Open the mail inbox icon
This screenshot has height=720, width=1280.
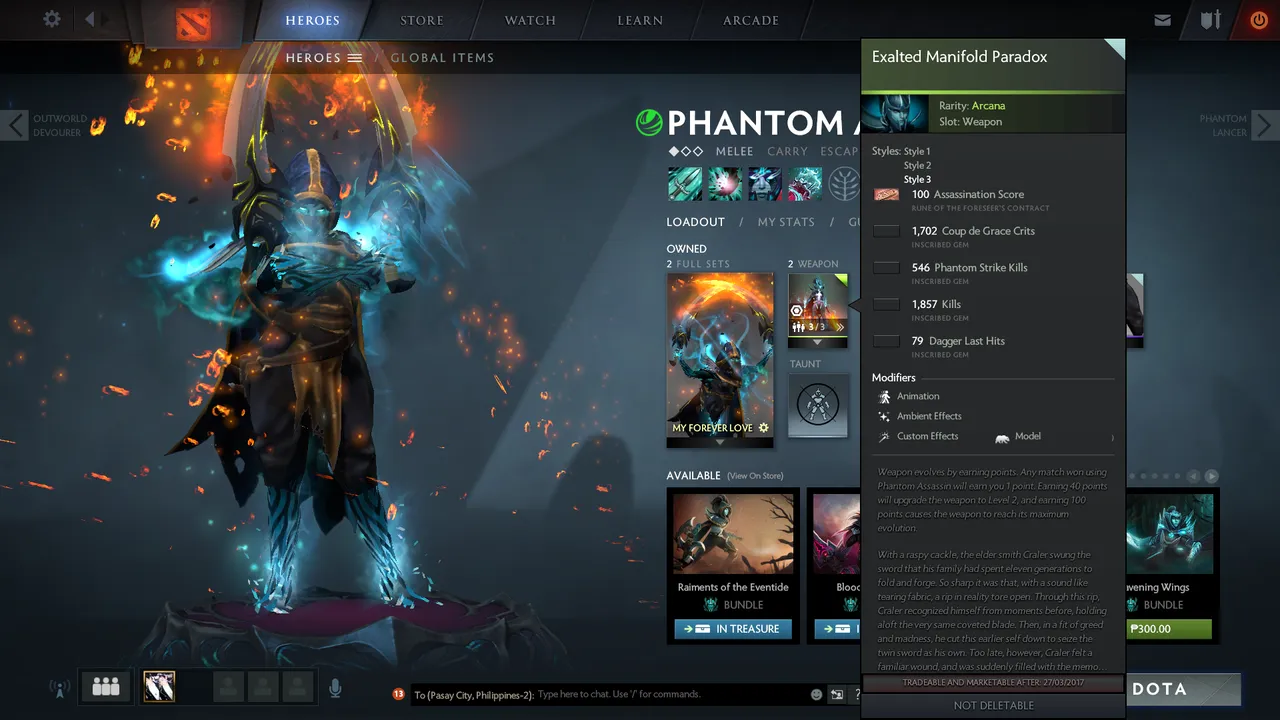tap(1162, 20)
